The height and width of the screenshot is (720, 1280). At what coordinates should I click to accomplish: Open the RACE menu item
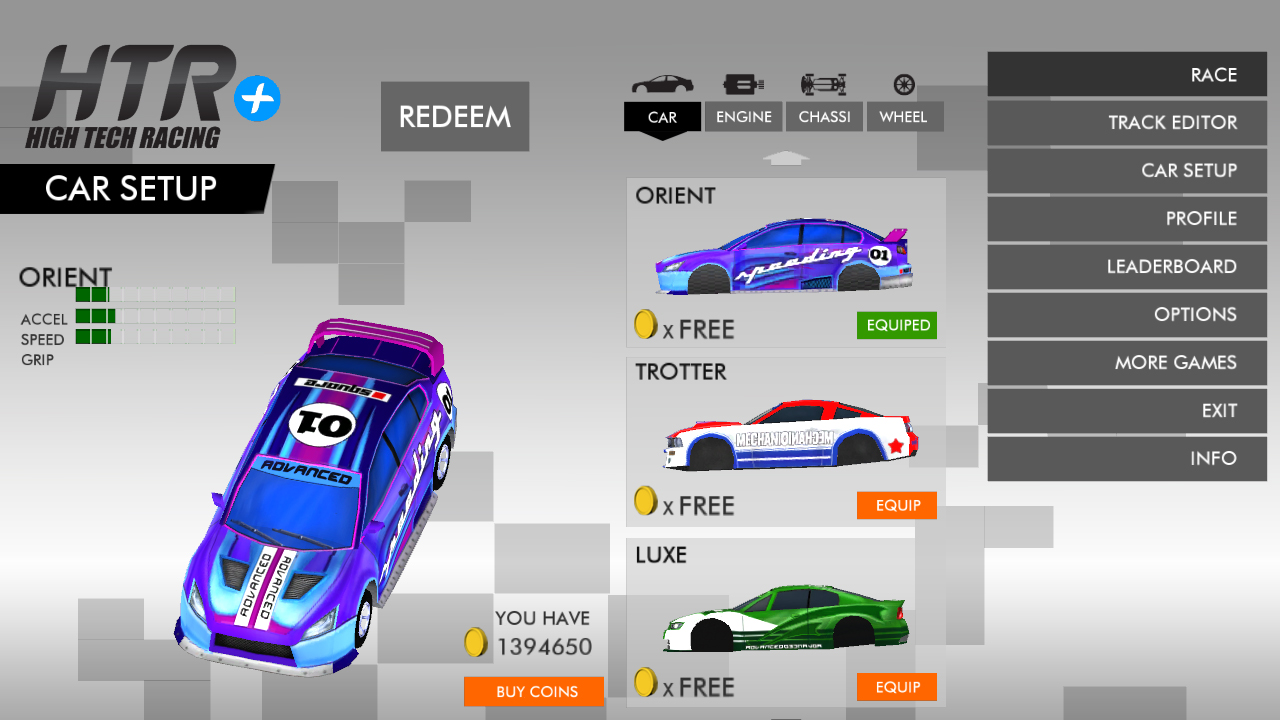(1127, 74)
